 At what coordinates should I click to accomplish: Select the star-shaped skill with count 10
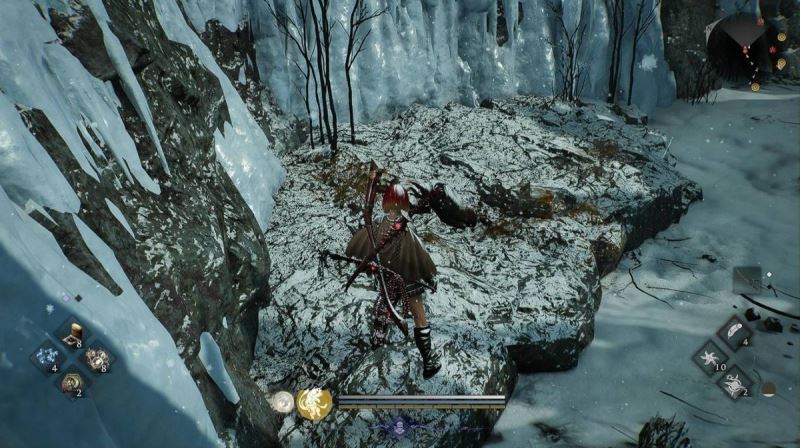click(710, 358)
